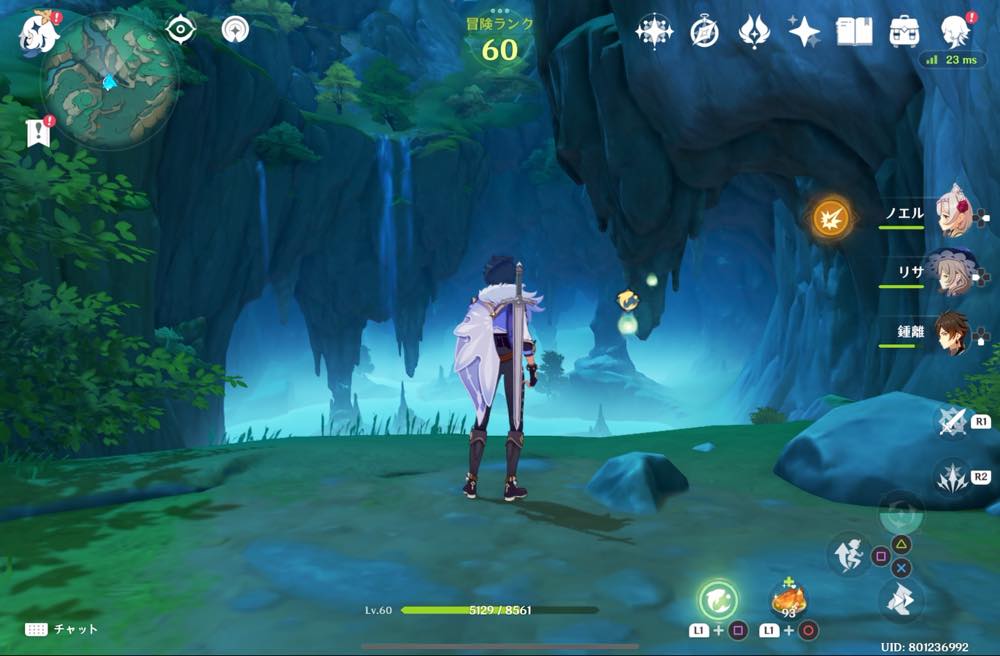Viewport: 1000px width, 656px height.
Task: Open the winged Battle Pass icon
Action: pyautogui.click(x=753, y=32)
